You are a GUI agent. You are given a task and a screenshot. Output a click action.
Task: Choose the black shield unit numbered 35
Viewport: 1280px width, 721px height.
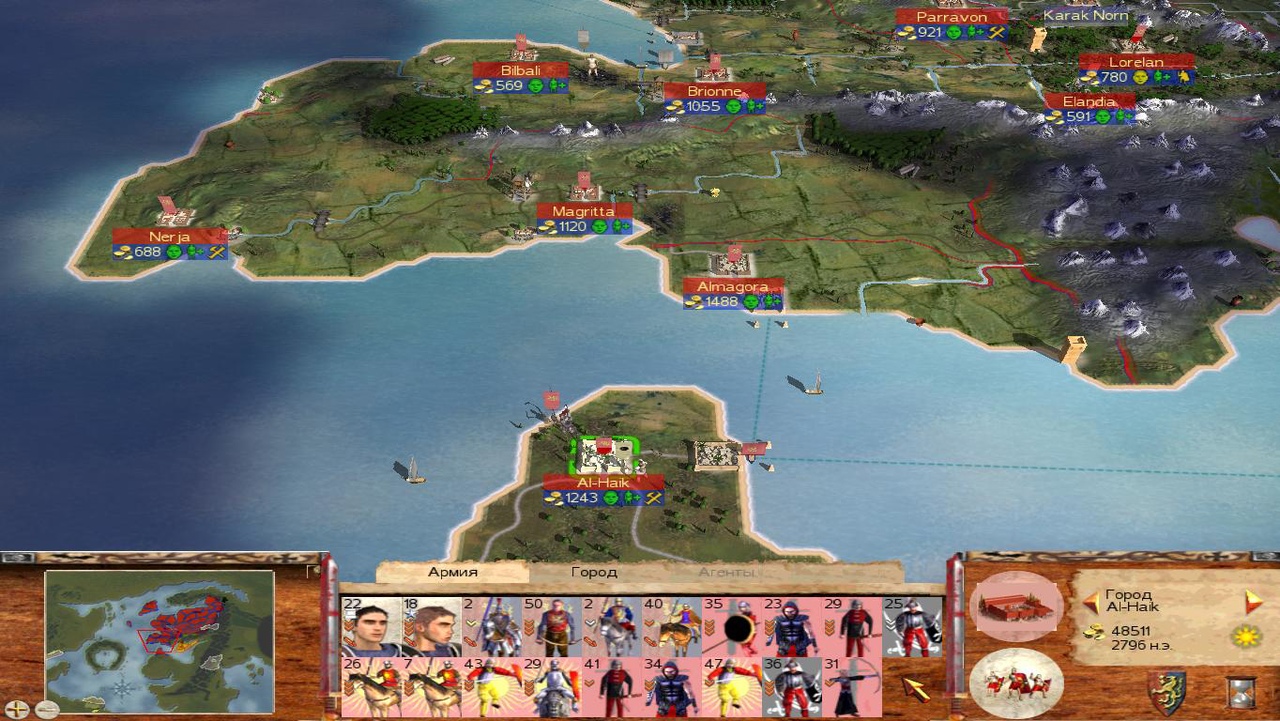[731, 627]
